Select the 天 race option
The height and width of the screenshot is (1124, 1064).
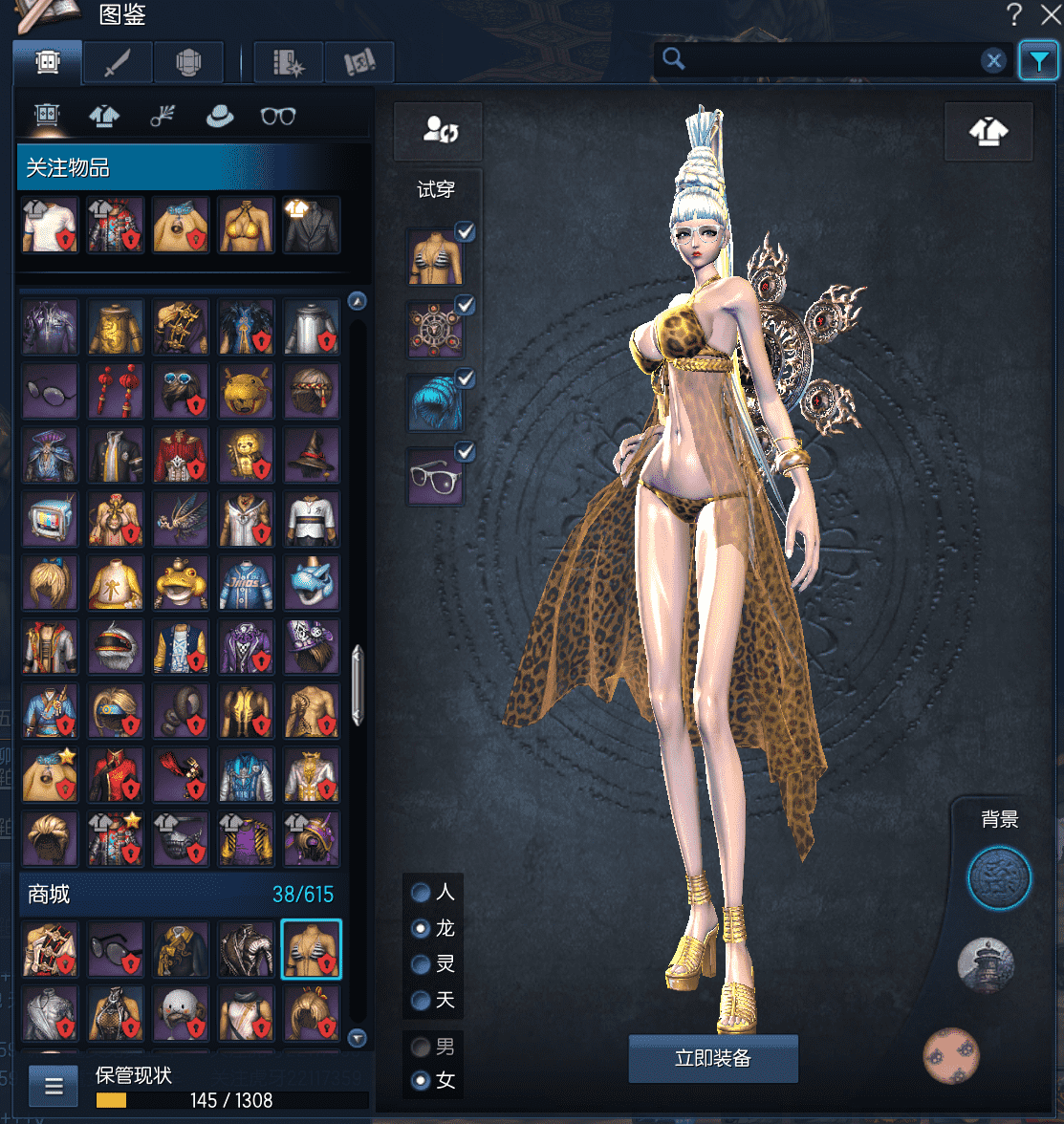pos(421,1001)
